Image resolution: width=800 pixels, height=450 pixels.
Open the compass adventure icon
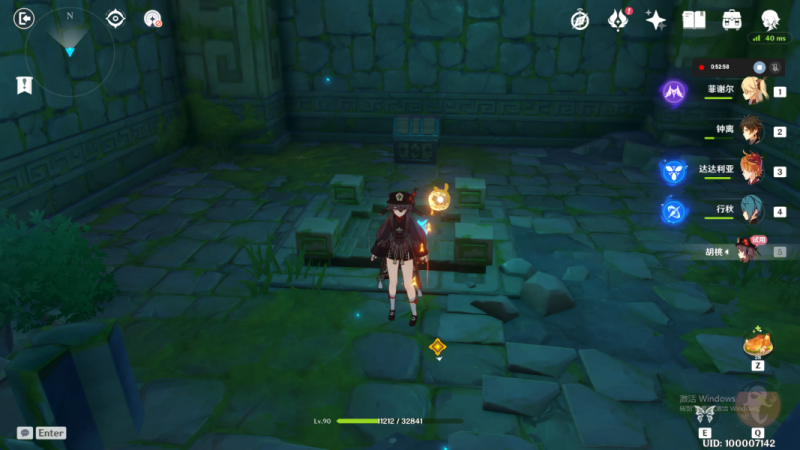pos(580,20)
